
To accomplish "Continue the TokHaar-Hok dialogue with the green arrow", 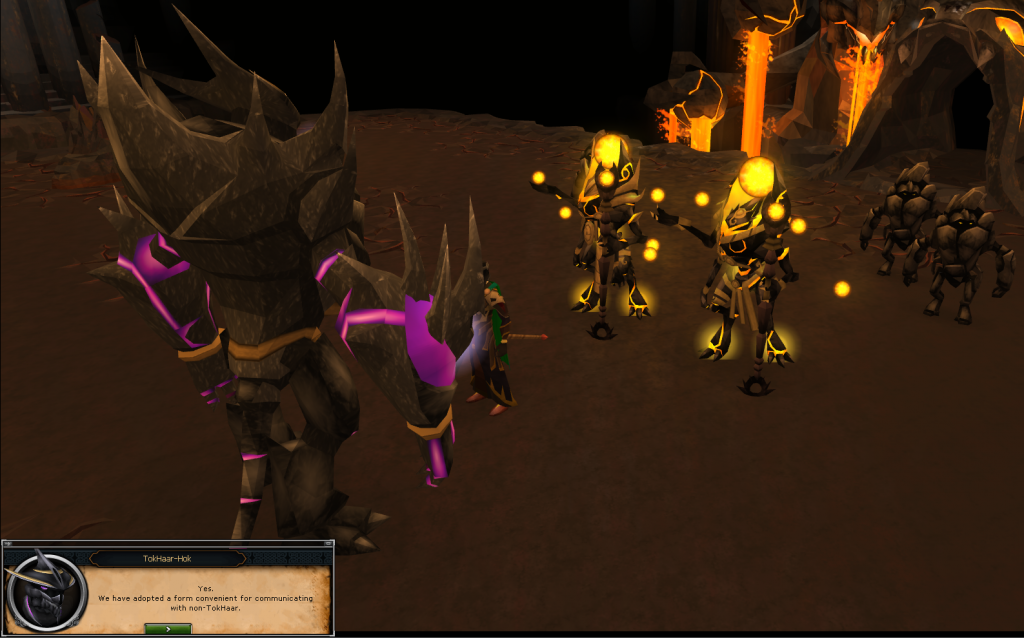I will (167, 628).
